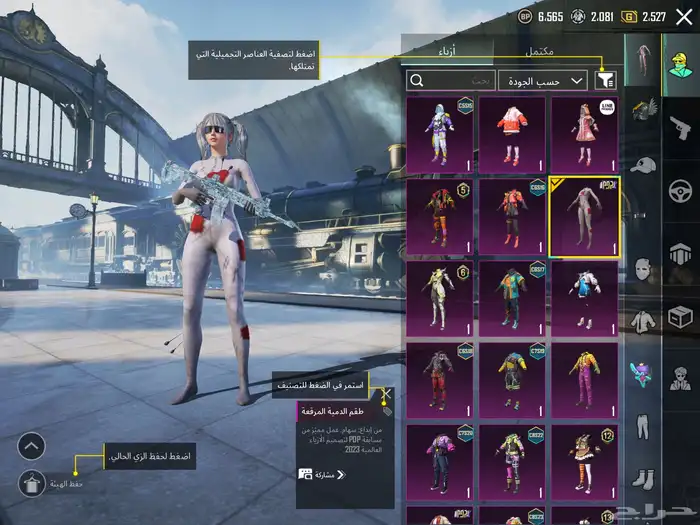700x525 pixels.
Task: Show the face mask subcategory
Action: click(641, 268)
